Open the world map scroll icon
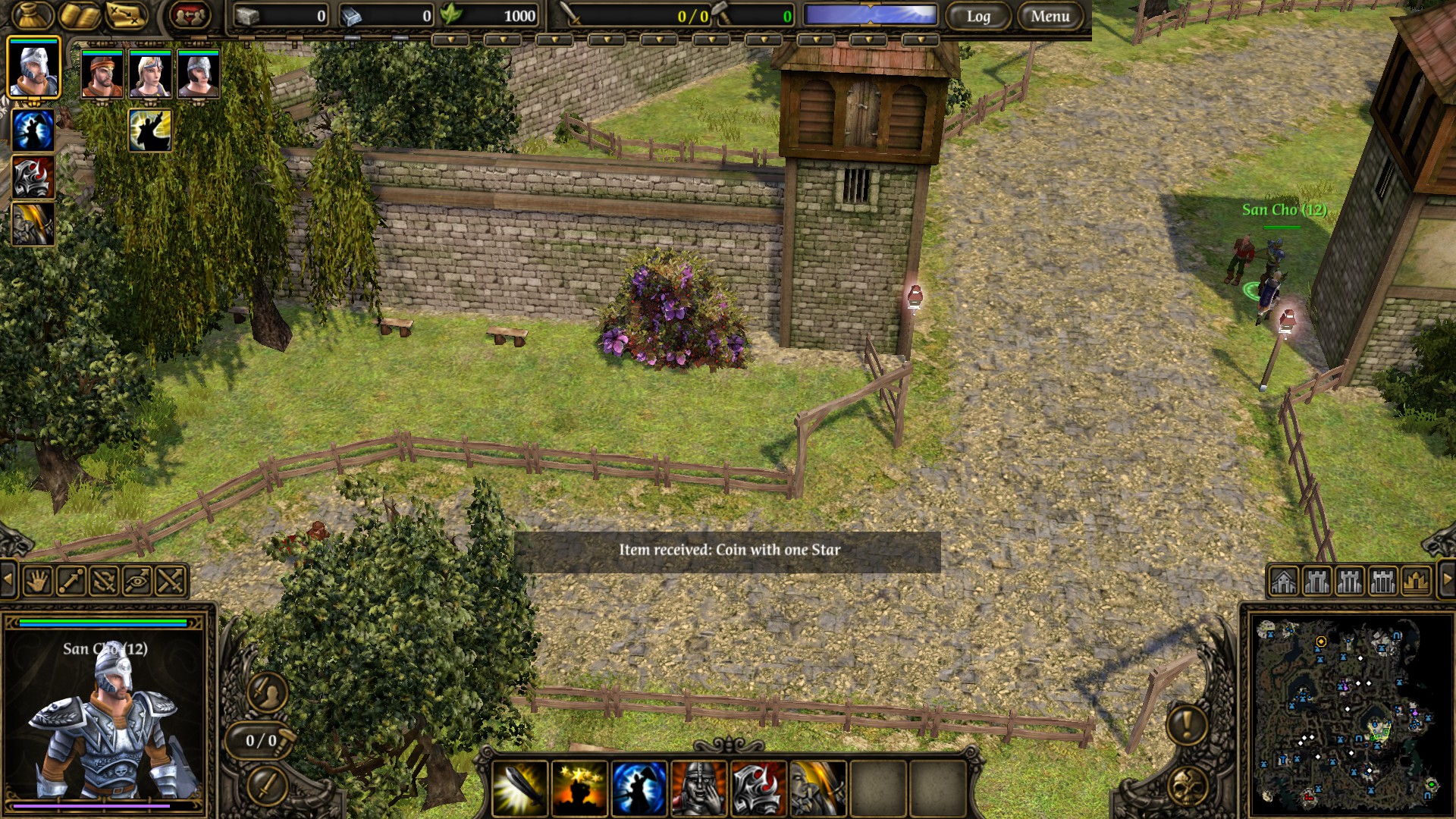The height and width of the screenshot is (819, 1456). [x=126, y=15]
